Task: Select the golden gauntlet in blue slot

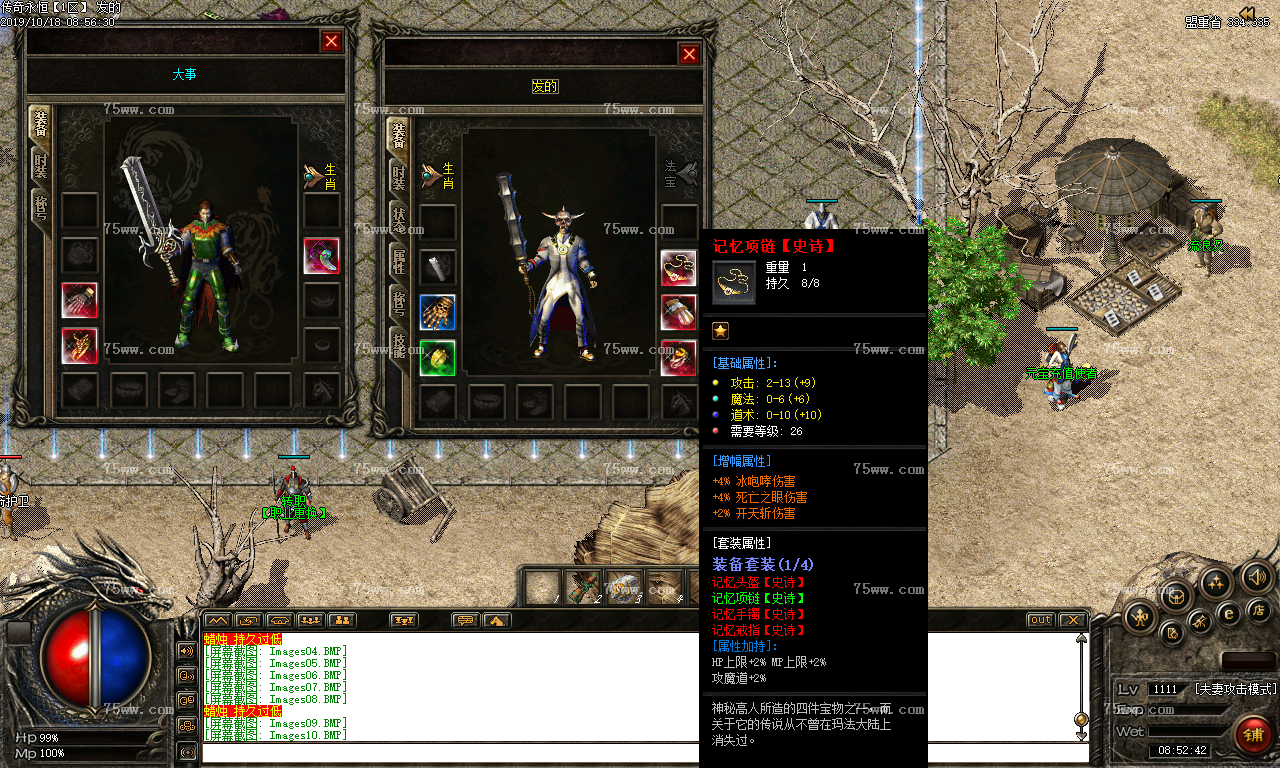Action: [x=437, y=312]
